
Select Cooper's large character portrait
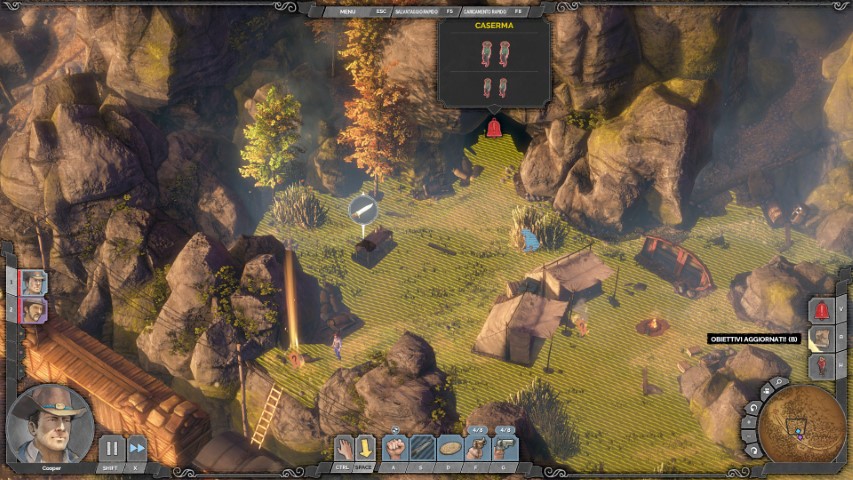coord(49,423)
